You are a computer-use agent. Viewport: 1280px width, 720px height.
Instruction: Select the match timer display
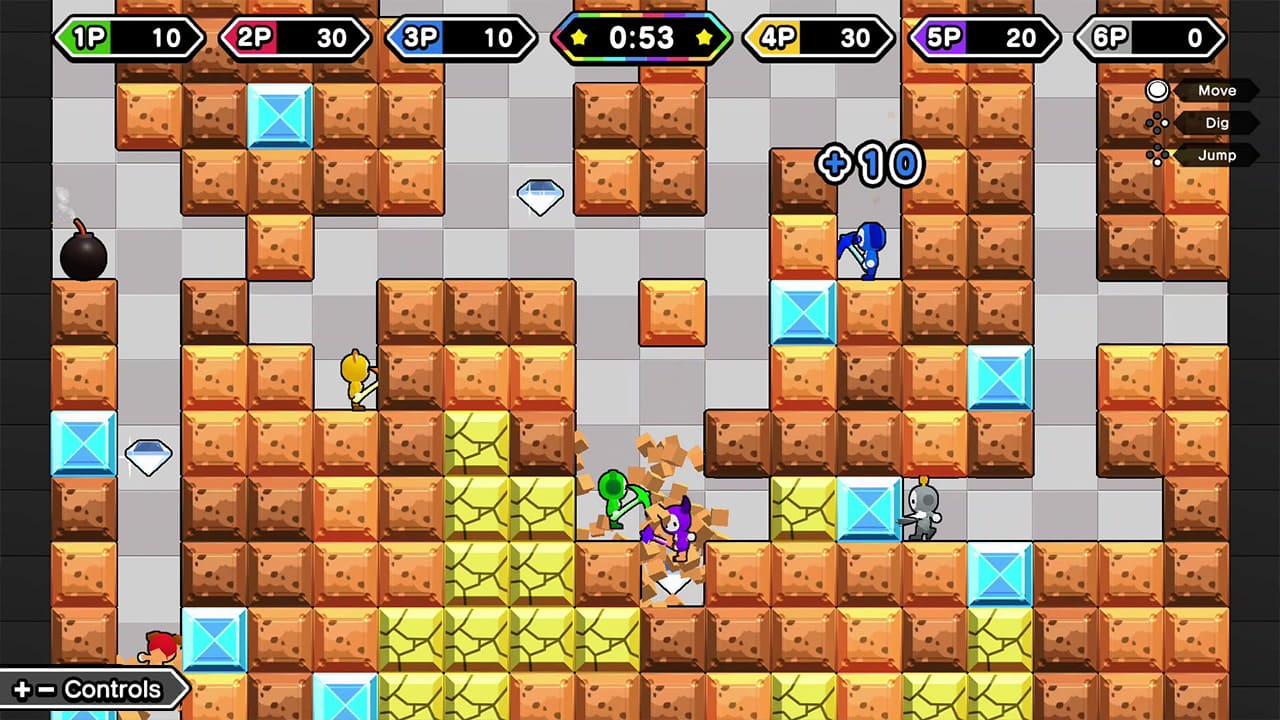tap(641, 38)
